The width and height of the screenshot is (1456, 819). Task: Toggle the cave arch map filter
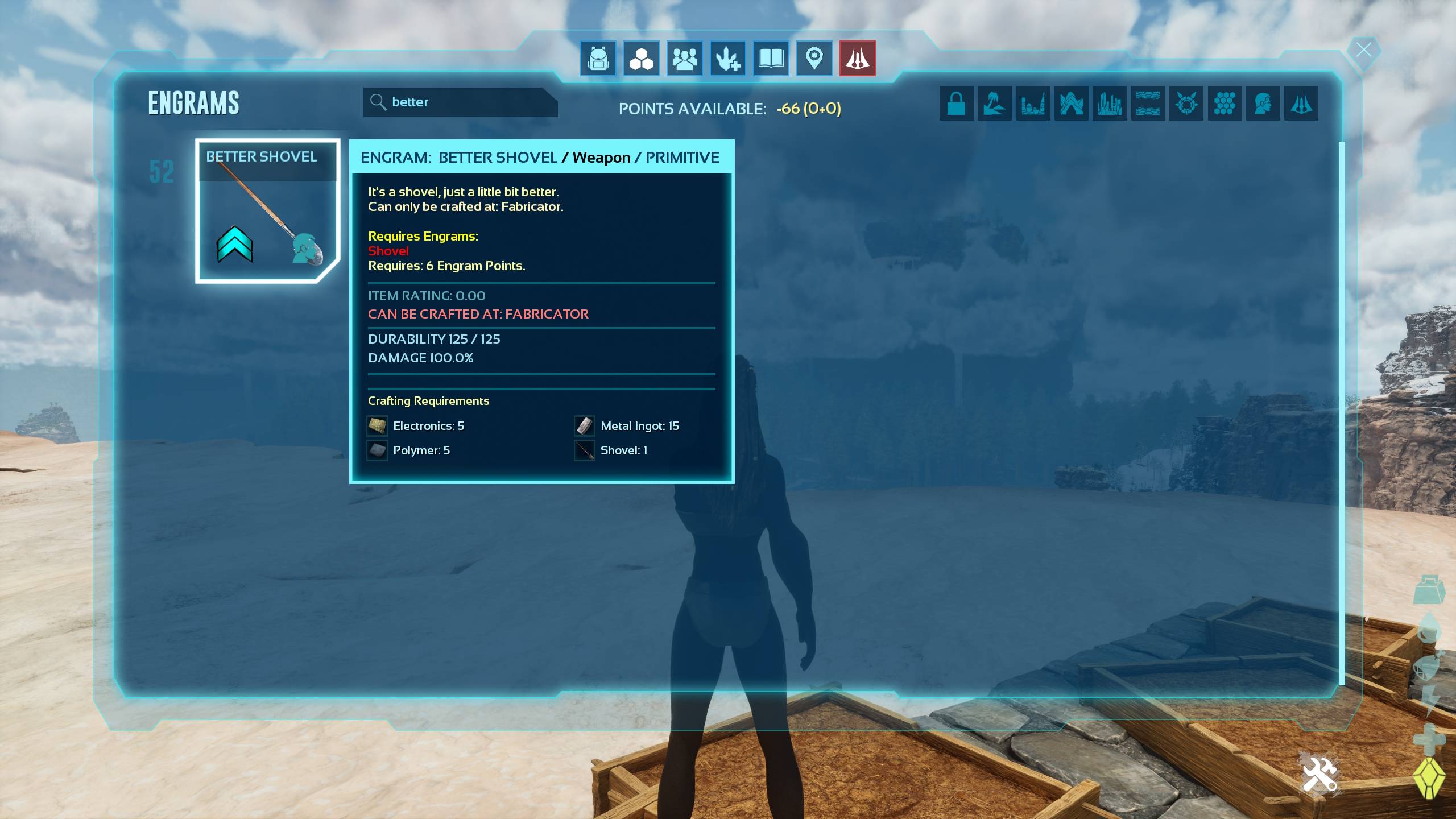point(1071,104)
